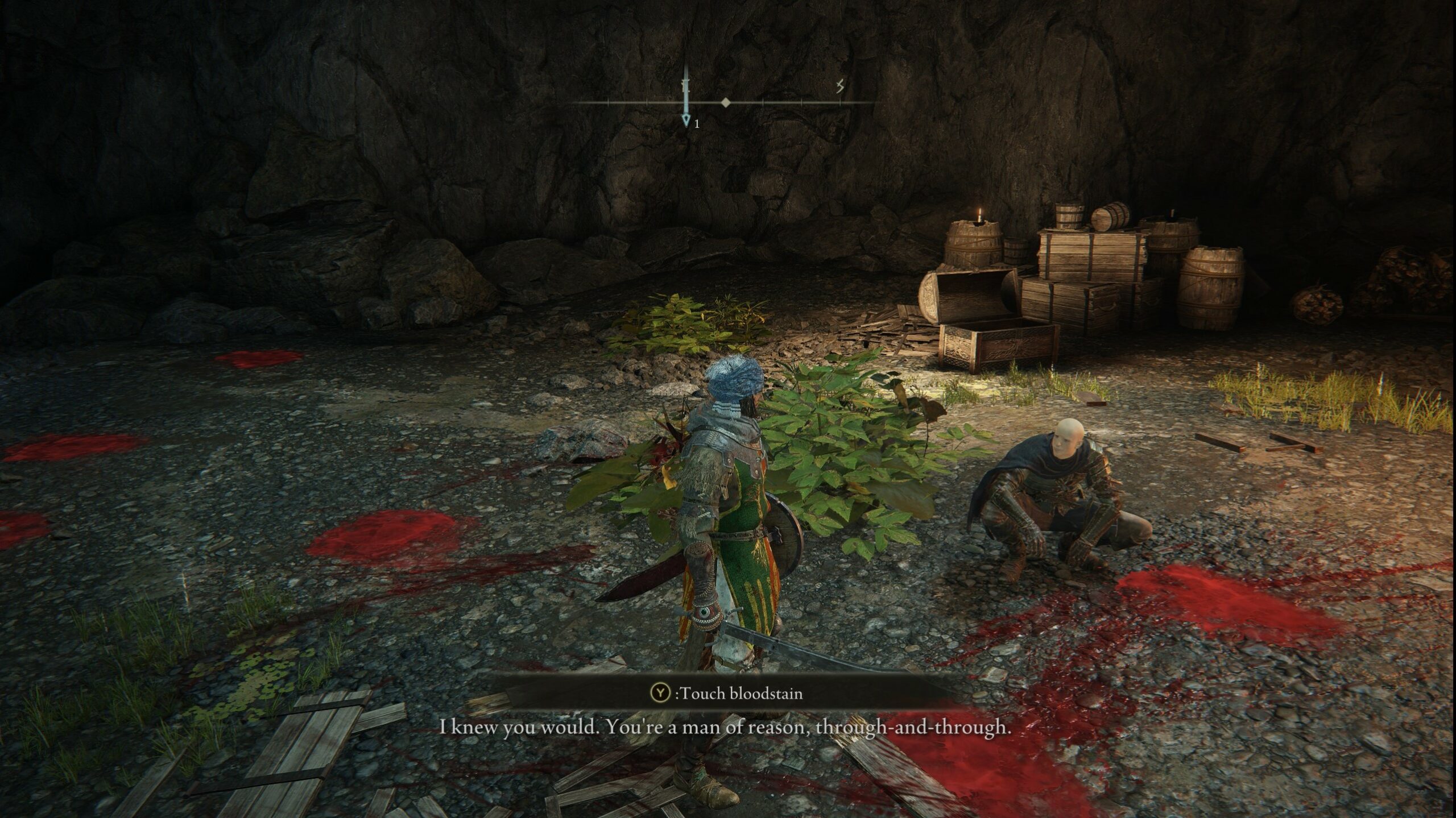Select the numbered marker labeled 1 below the compass

click(697, 123)
